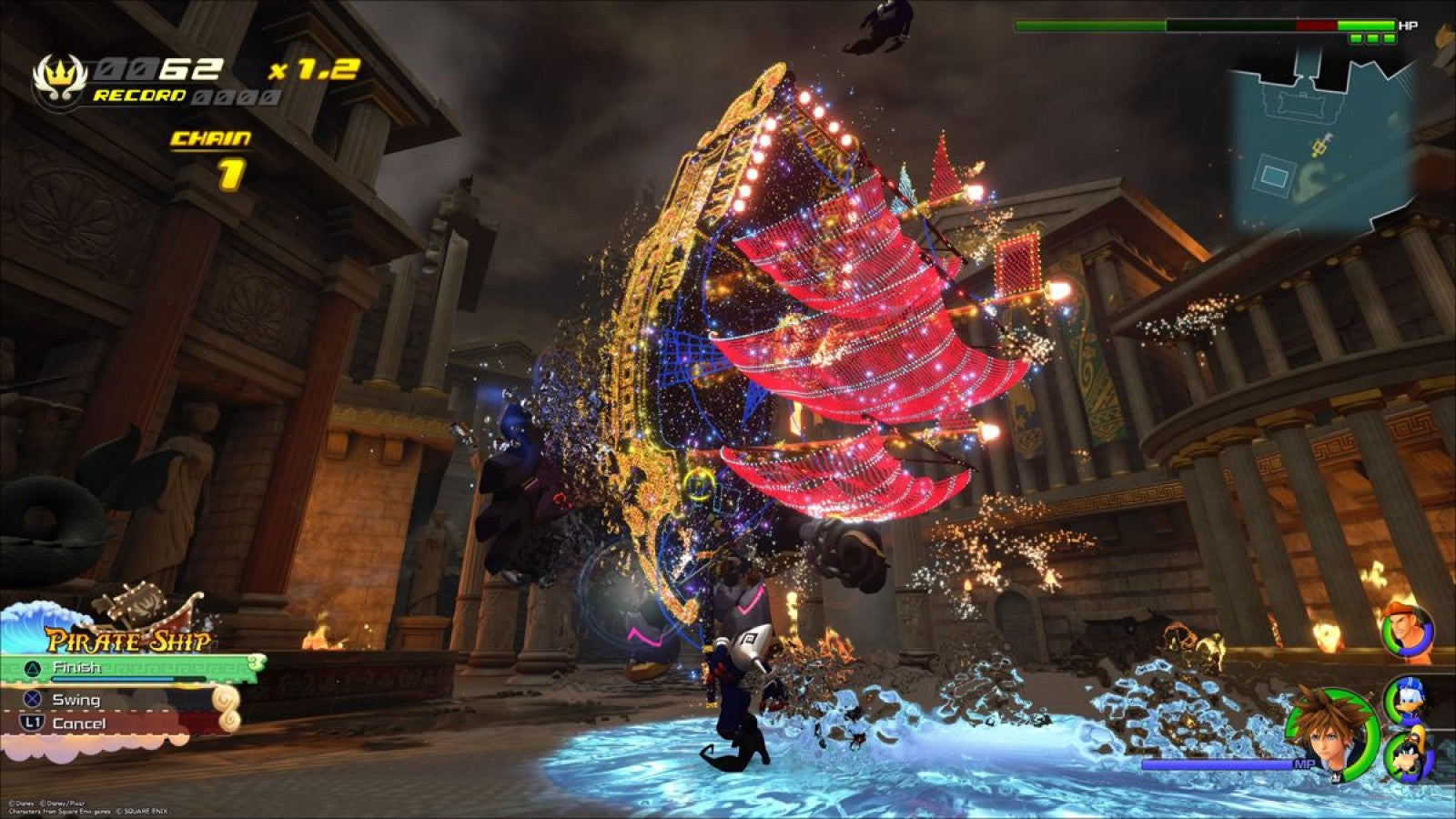Viewport: 1456px width, 819px height.
Task: Click the Pirate Ship attraction banner
Action: point(127,639)
